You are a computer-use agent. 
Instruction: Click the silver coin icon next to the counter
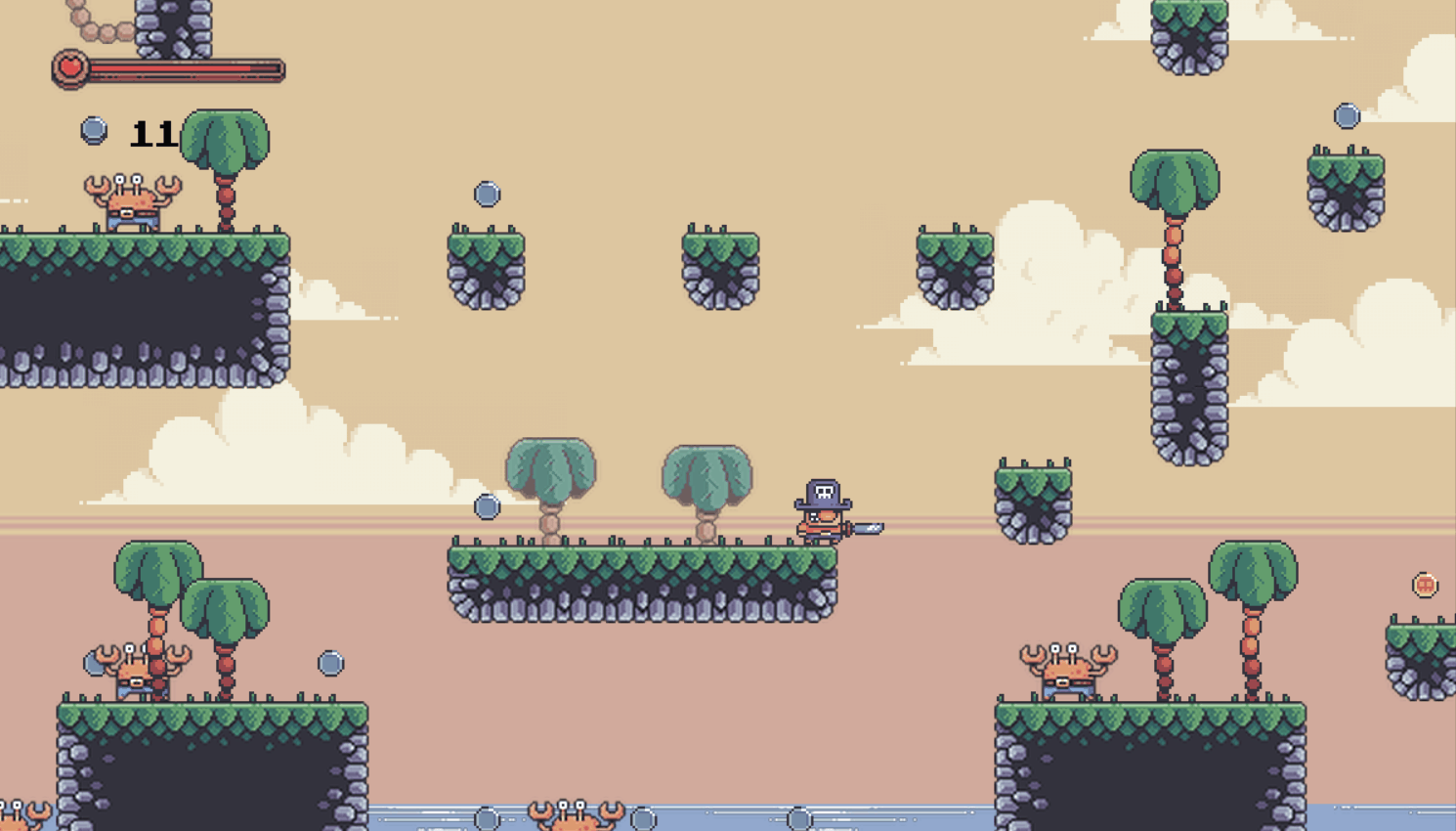point(94,128)
